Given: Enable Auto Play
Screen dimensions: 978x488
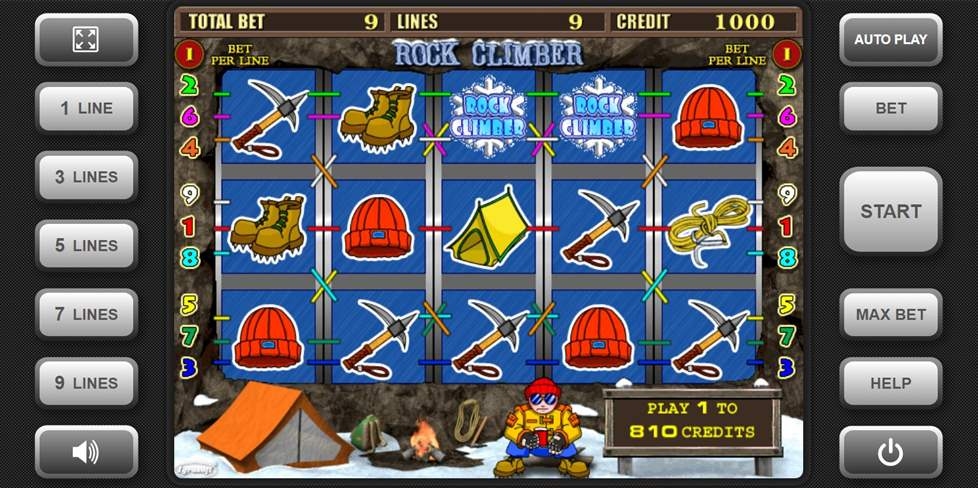Looking at the screenshot, I should click(890, 40).
